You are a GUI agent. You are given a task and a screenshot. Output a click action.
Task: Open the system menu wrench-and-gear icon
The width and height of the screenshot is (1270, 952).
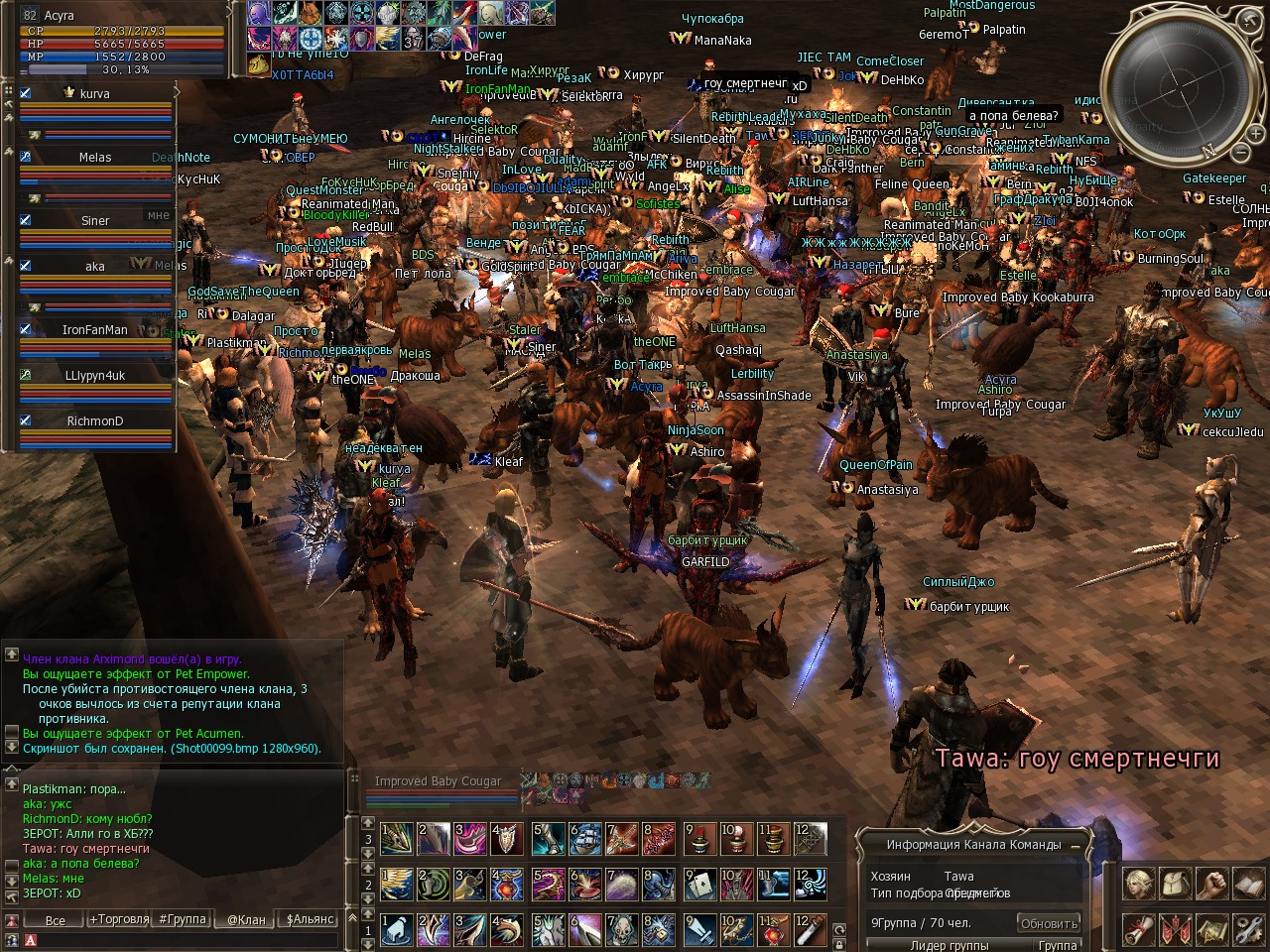[x=1247, y=930]
